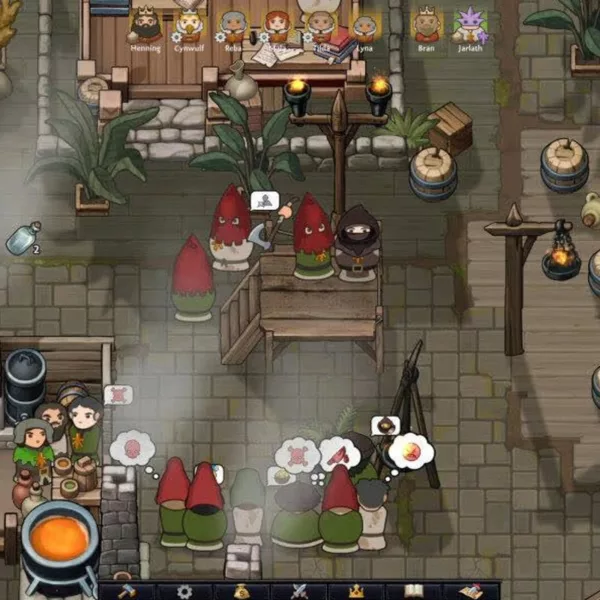The height and width of the screenshot is (600, 600).
Task: Open the gear settings menu
Action: coord(184,591)
